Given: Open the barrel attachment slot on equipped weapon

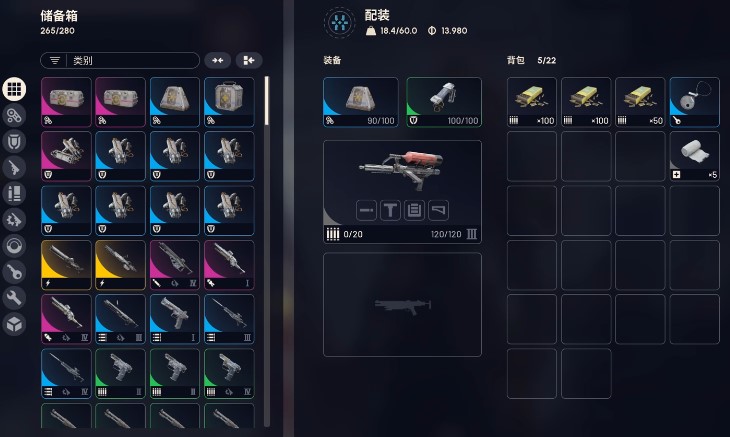Looking at the screenshot, I should tap(366, 210).
